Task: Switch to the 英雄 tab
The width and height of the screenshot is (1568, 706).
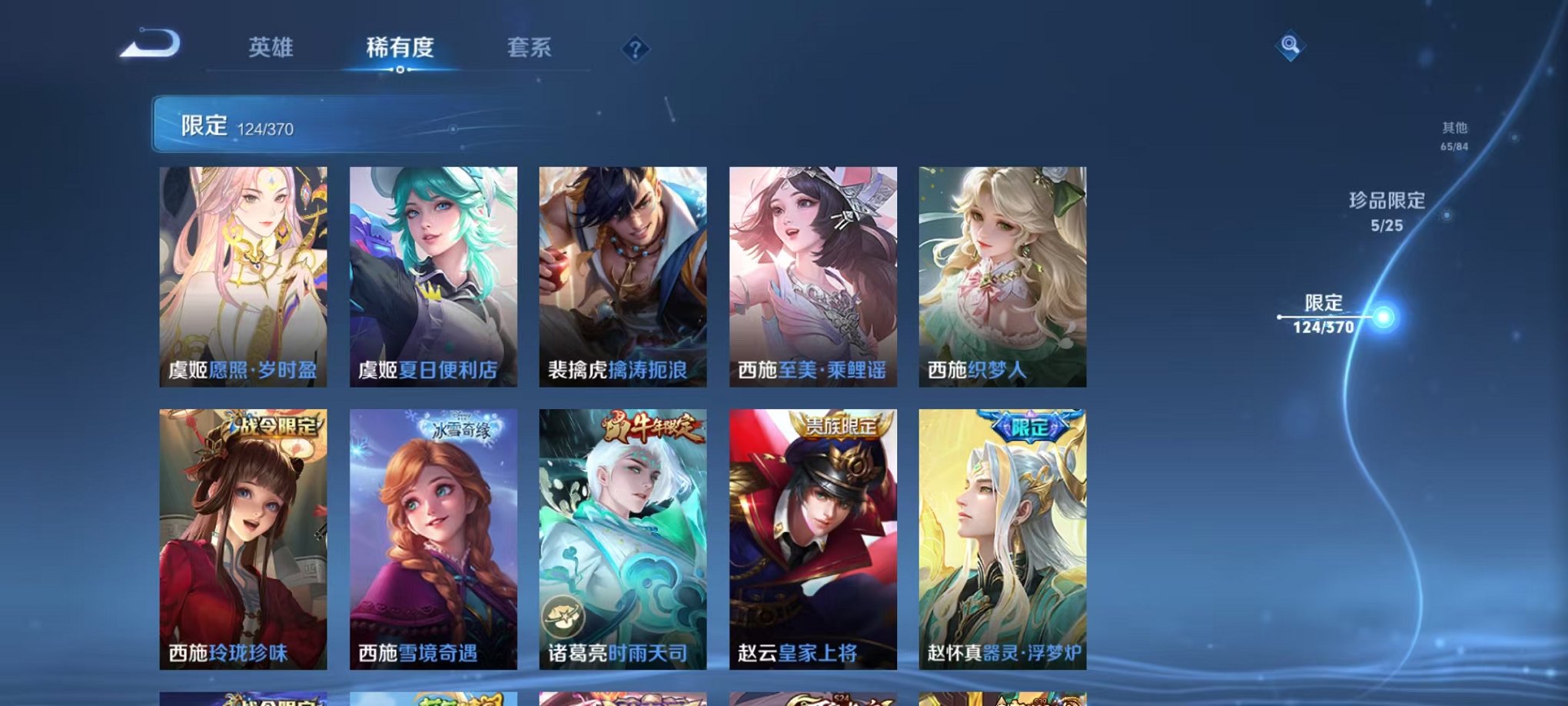Action: pos(269,48)
